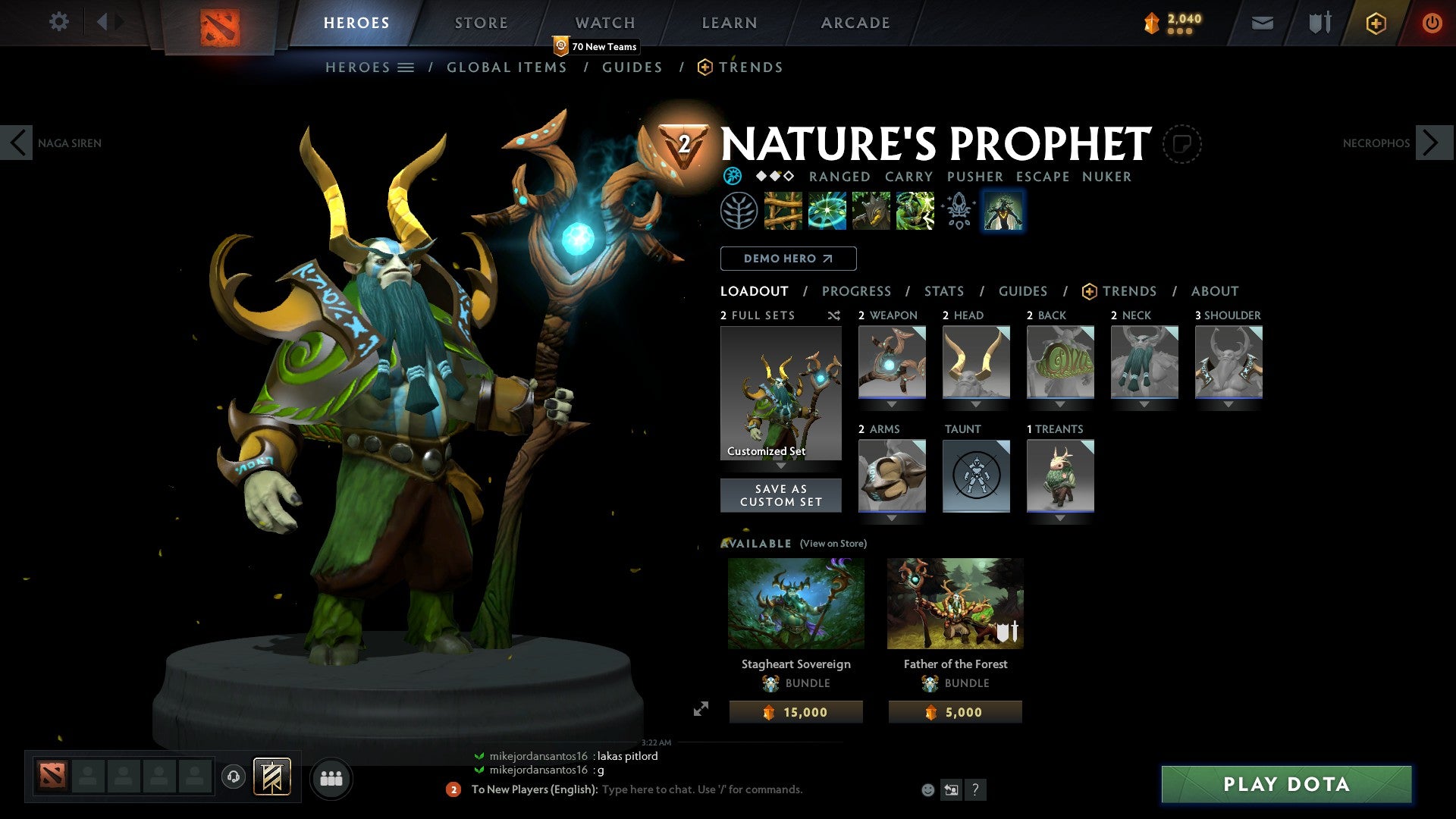Click the power/quit icon at top right
Screen dimensions: 1456x819
pyautogui.click(x=1434, y=23)
